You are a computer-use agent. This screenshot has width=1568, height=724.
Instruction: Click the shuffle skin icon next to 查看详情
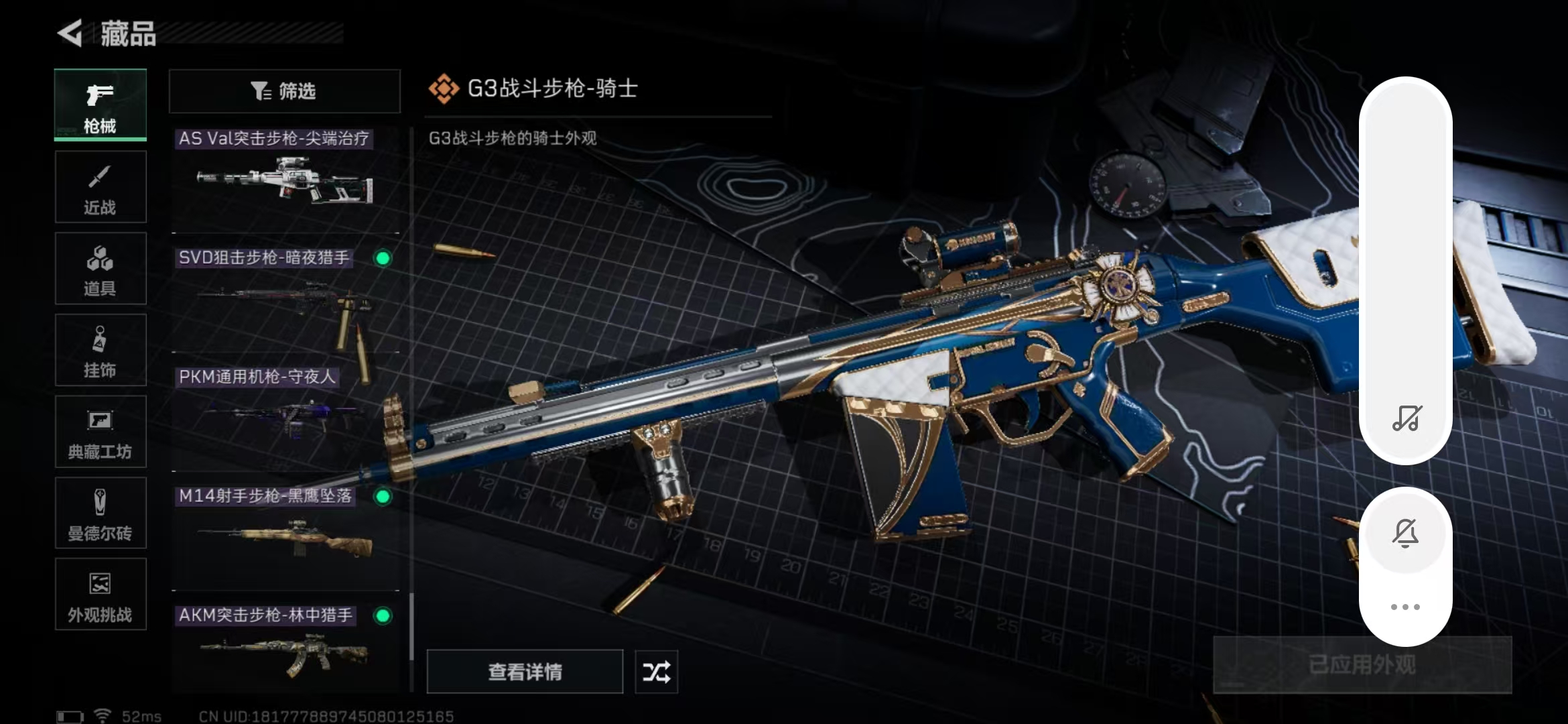click(x=655, y=671)
